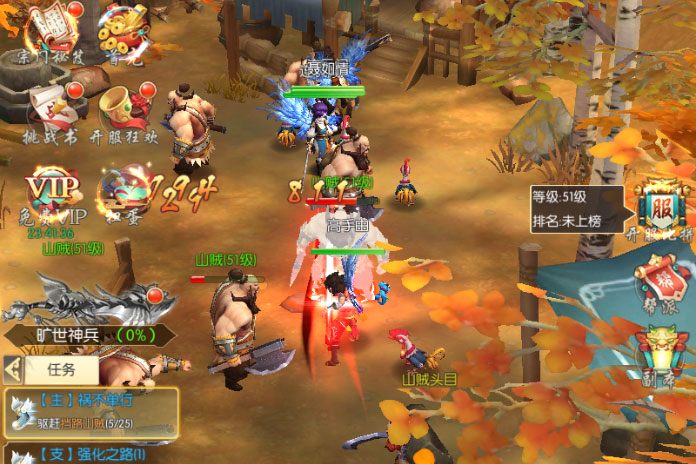
Task: Track side quest 强化之路
Action: pyautogui.click(x=90, y=455)
